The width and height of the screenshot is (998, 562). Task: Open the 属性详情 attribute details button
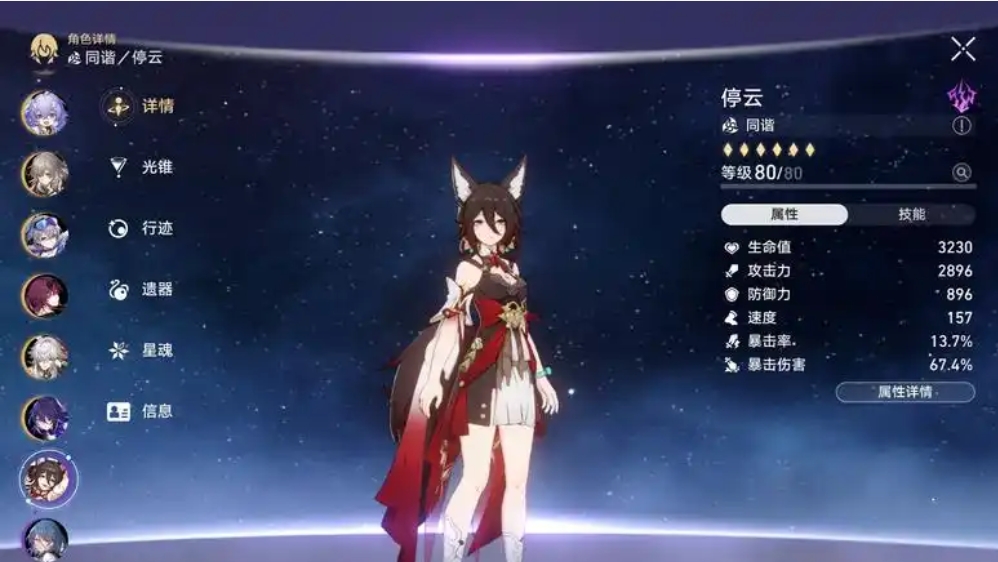point(905,392)
